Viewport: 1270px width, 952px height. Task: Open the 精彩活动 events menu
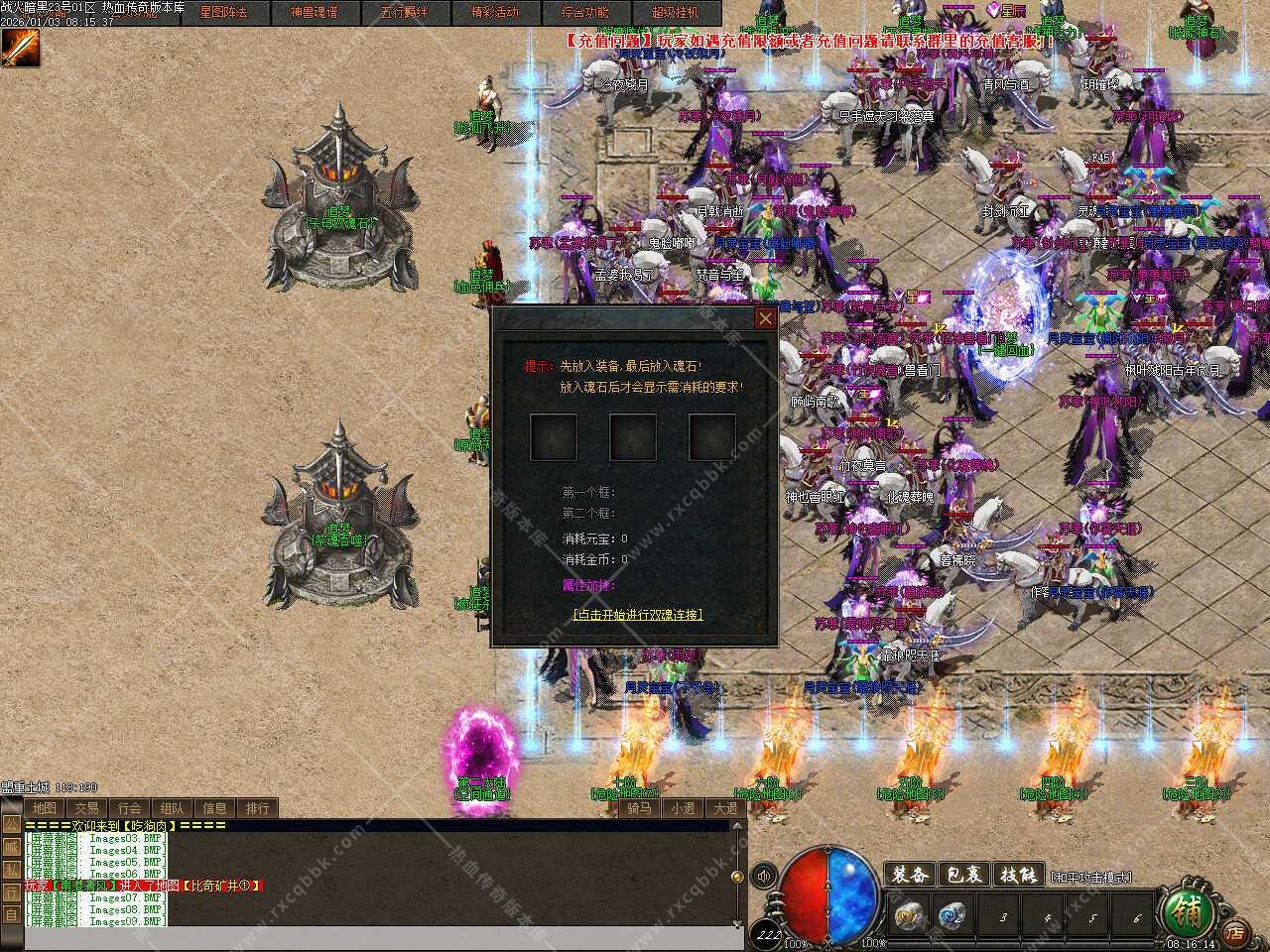pos(494,13)
